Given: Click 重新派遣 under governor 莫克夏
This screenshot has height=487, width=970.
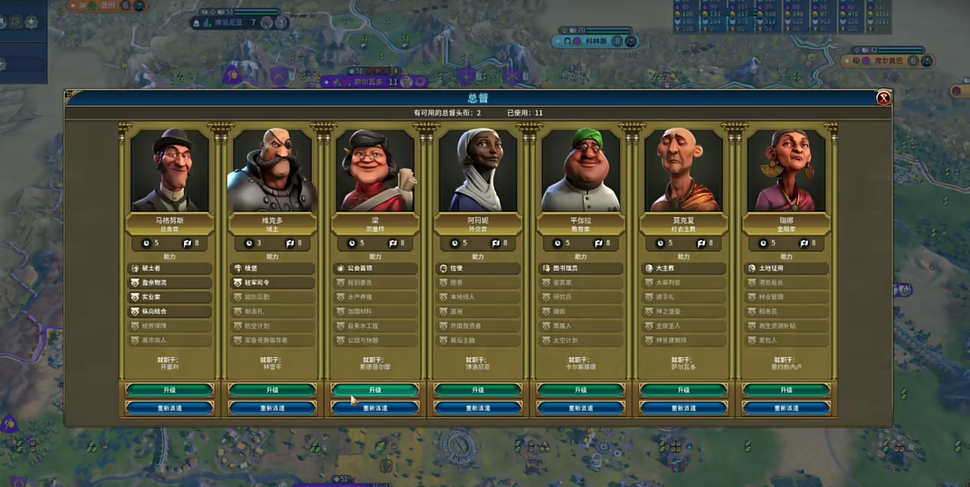Looking at the screenshot, I should [x=684, y=408].
